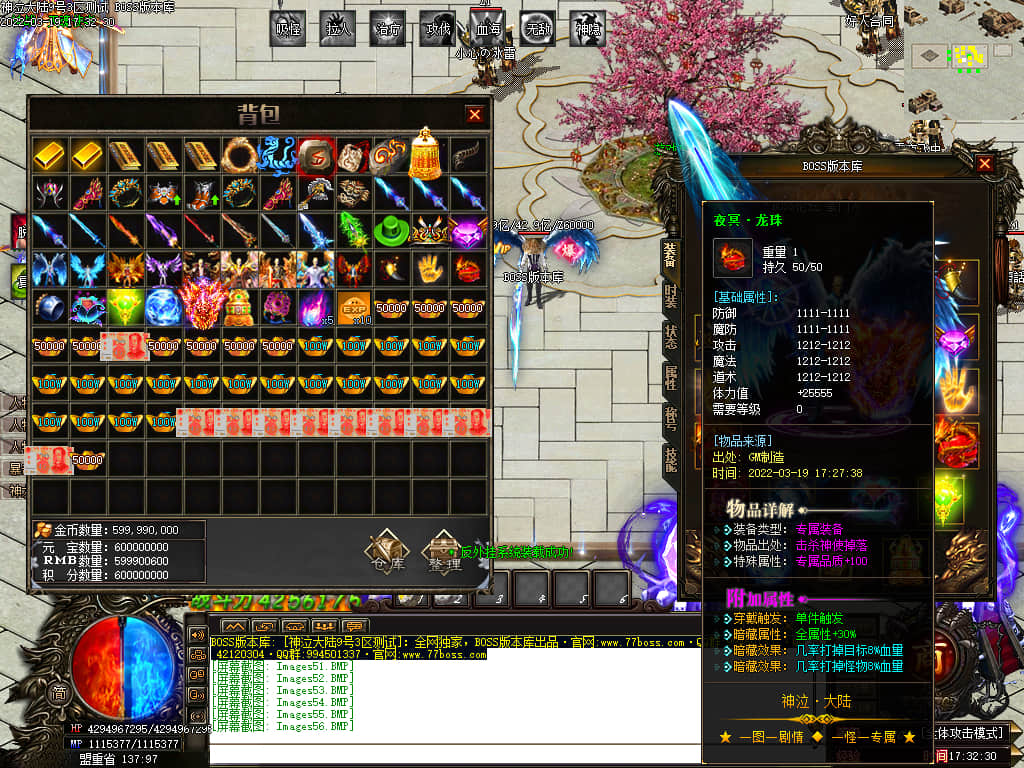Image resolution: width=1024 pixels, height=768 pixels.
Task: Use the 神隐 stealth skill
Action: pos(588,29)
